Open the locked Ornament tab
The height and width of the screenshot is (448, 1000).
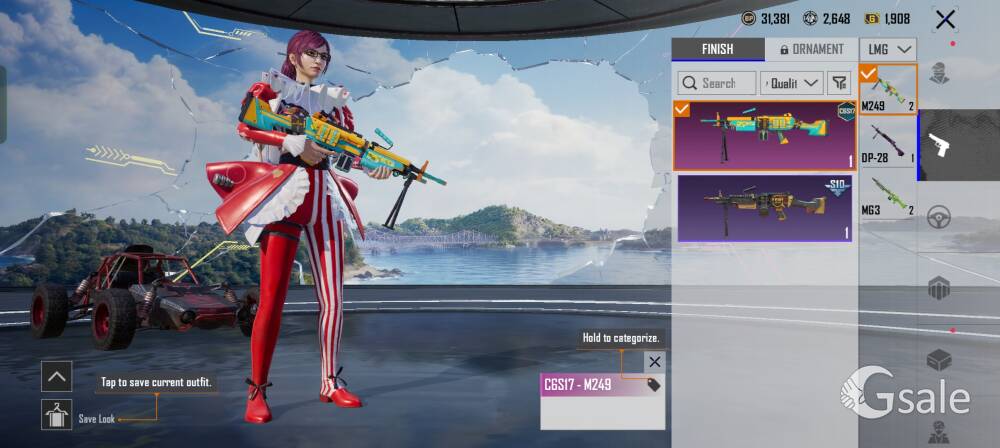[x=811, y=49]
